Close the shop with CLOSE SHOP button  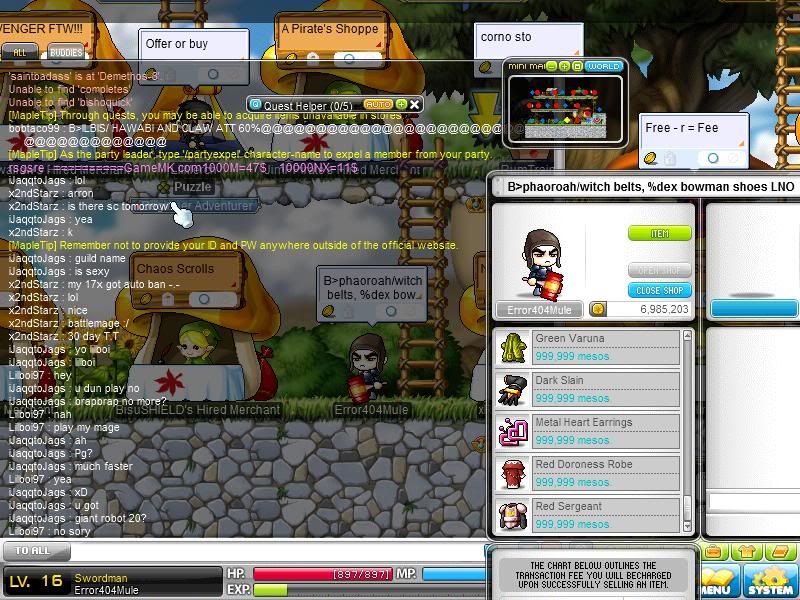tap(659, 290)
